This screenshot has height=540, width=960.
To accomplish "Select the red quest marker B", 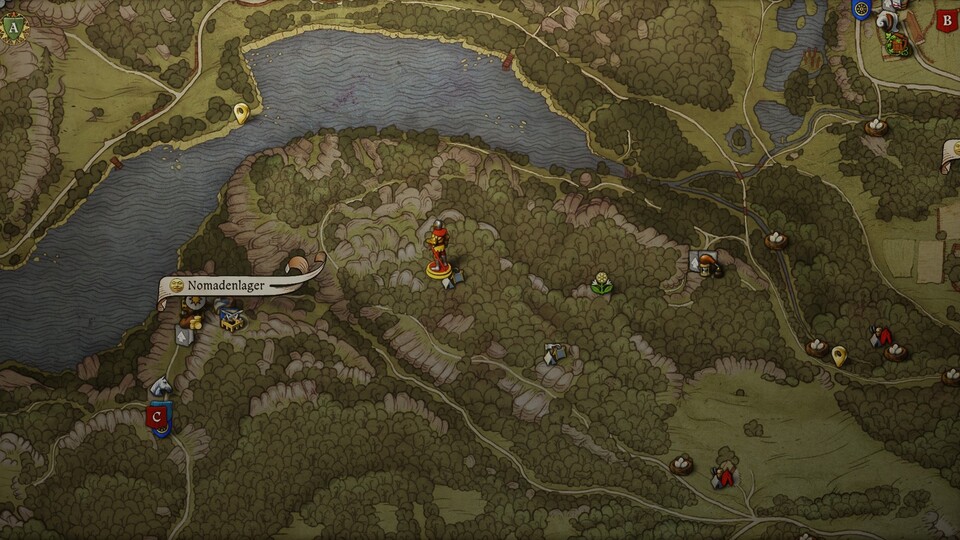I will pos(945,19).
